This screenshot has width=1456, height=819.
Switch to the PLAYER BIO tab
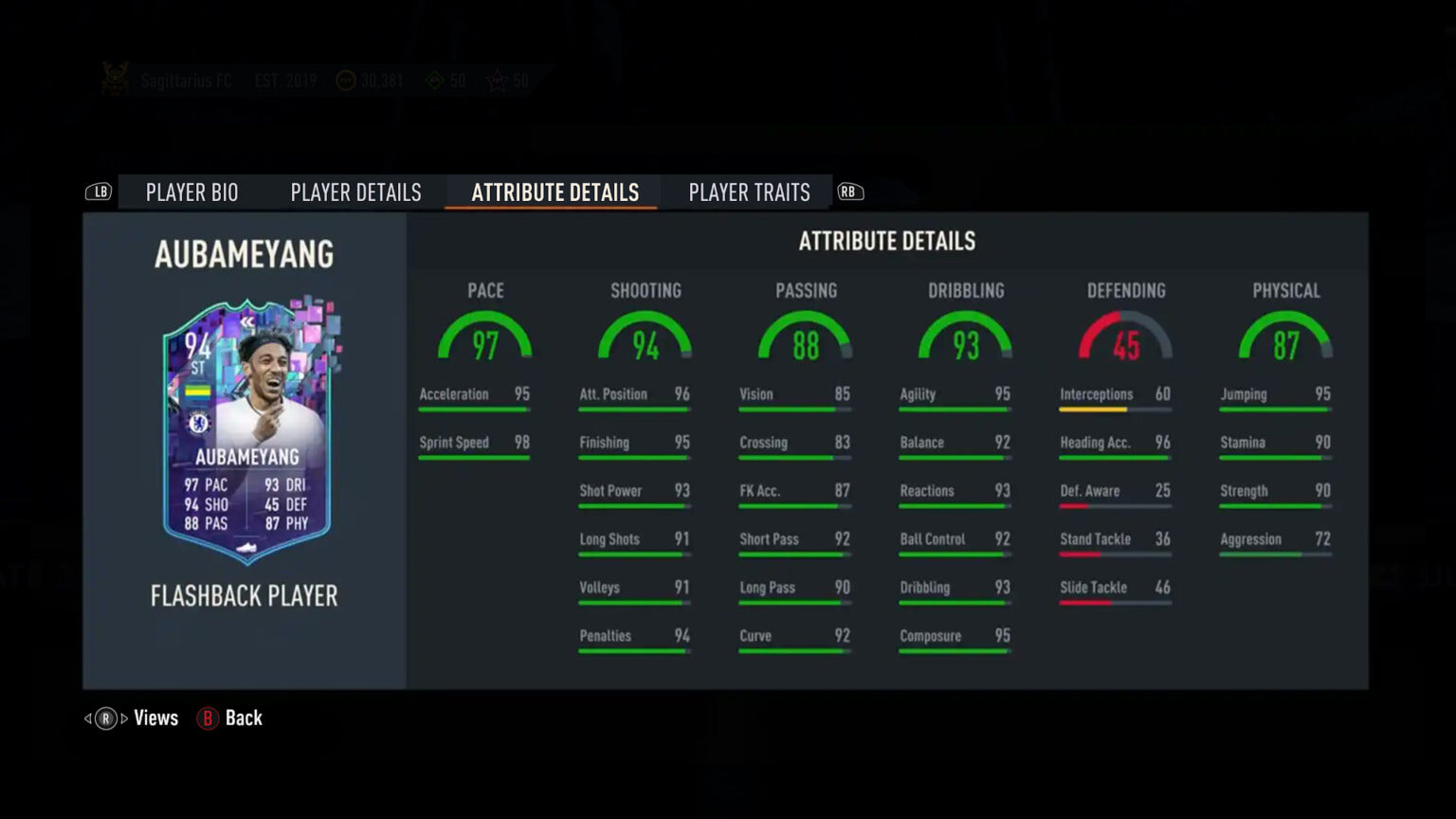click(x=191, y=191)
